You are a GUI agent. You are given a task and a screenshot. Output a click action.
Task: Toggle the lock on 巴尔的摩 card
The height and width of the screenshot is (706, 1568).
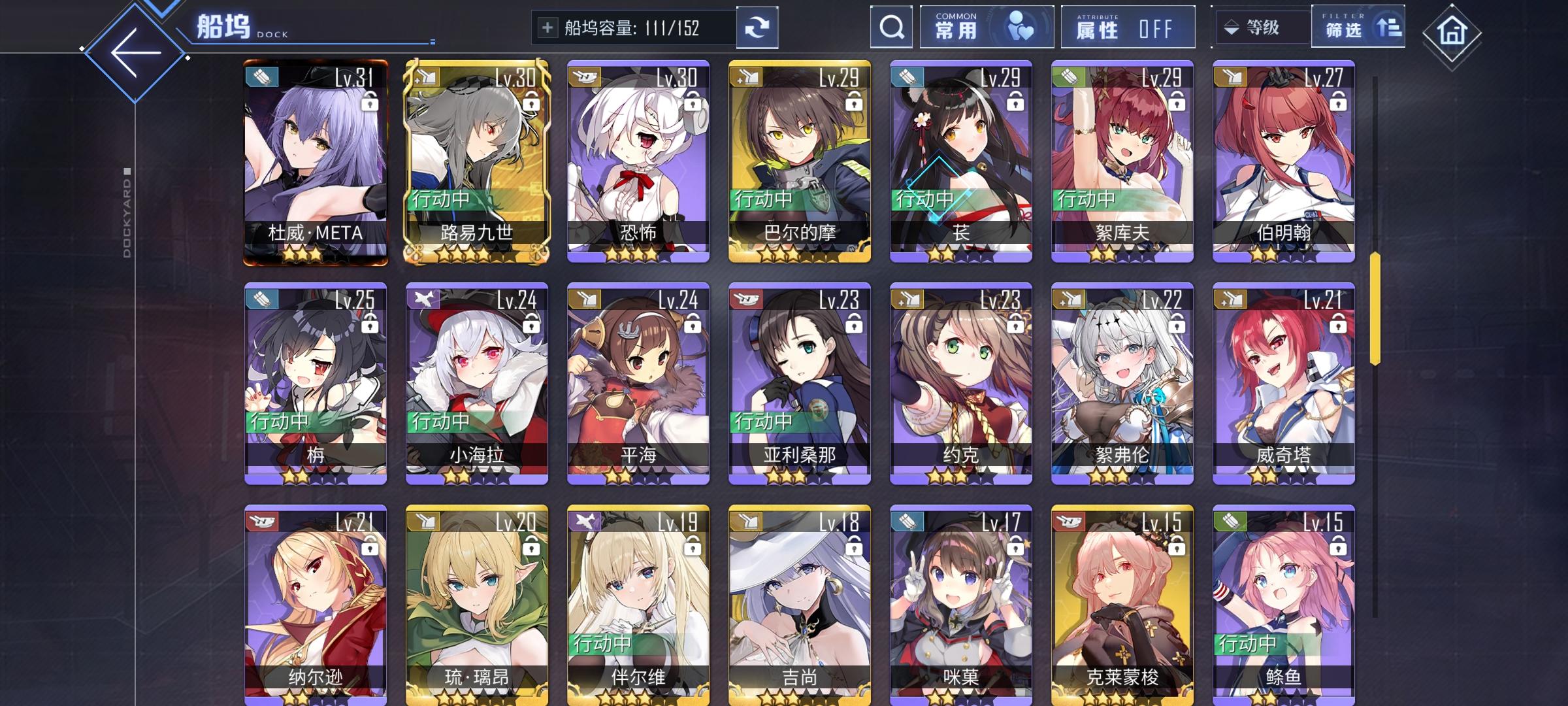(853, 102)
